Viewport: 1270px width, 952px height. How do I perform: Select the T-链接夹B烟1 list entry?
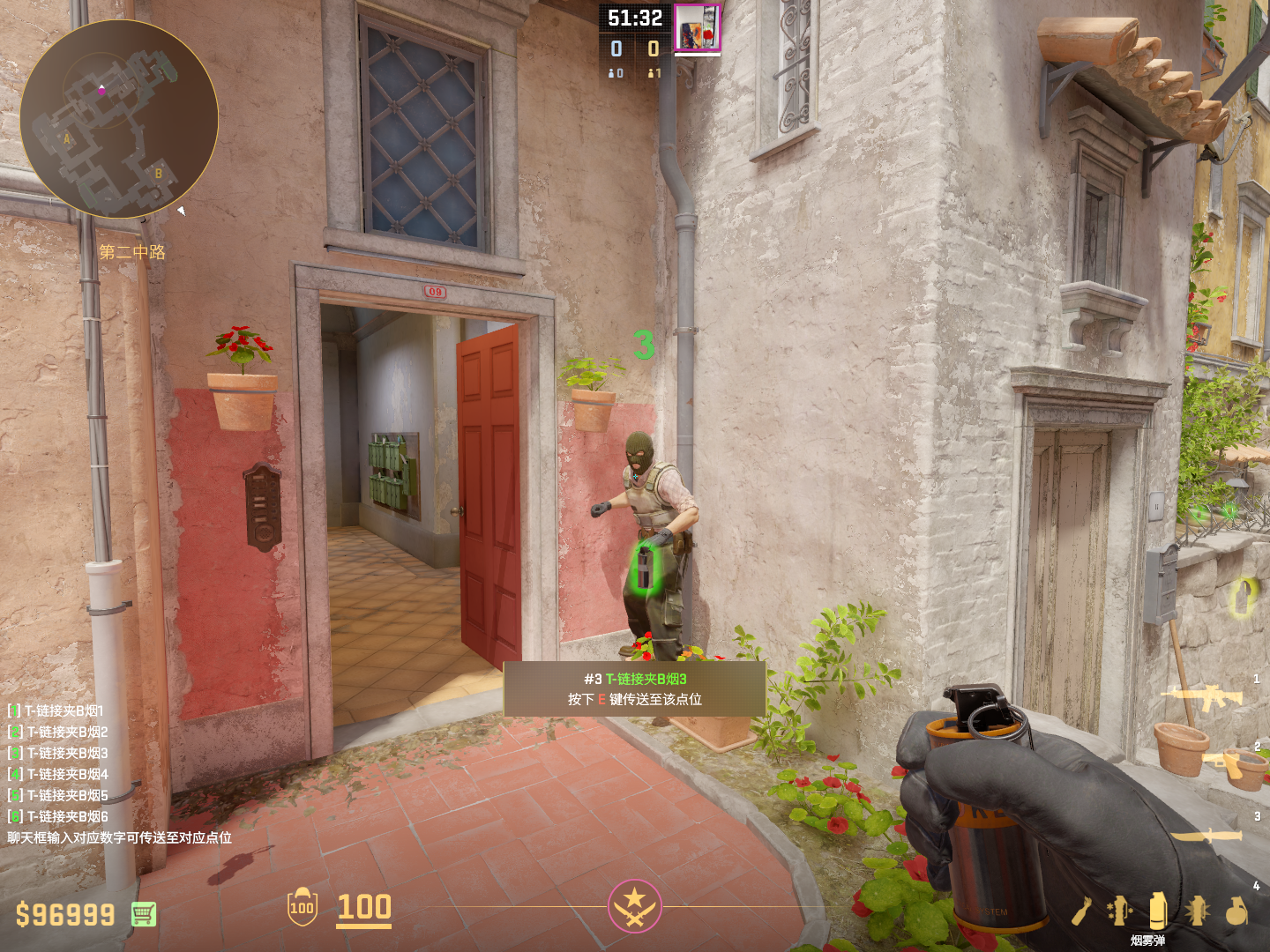[x=56, y=710]
